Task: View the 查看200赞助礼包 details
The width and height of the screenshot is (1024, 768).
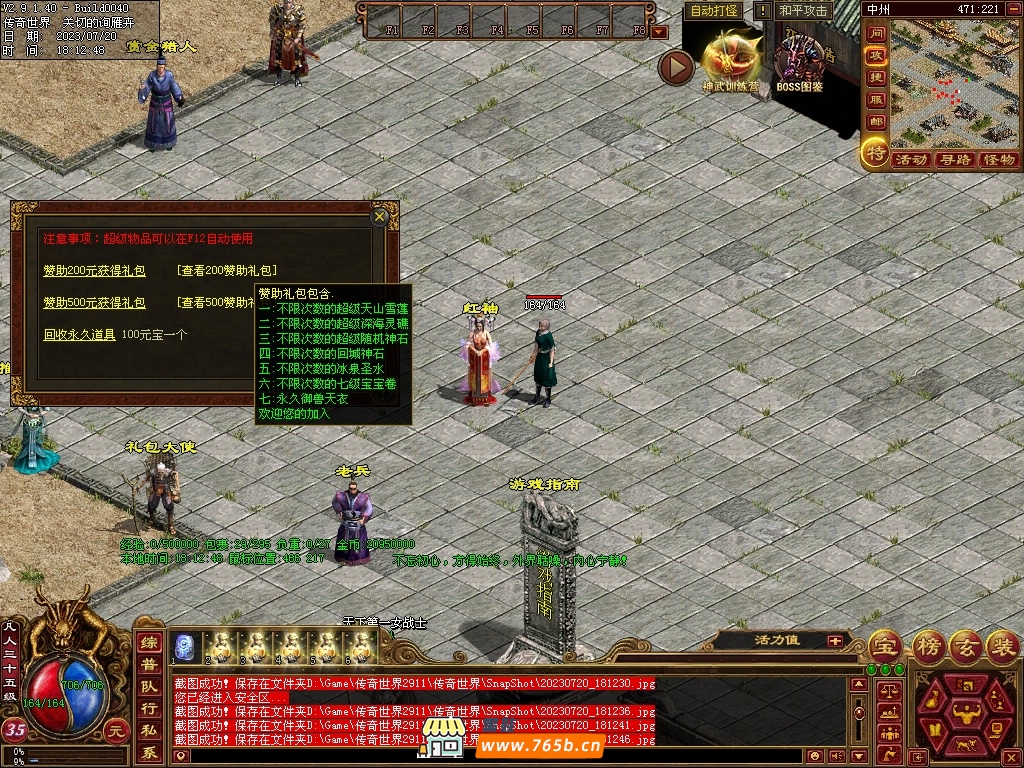Action: coord(227,271)
